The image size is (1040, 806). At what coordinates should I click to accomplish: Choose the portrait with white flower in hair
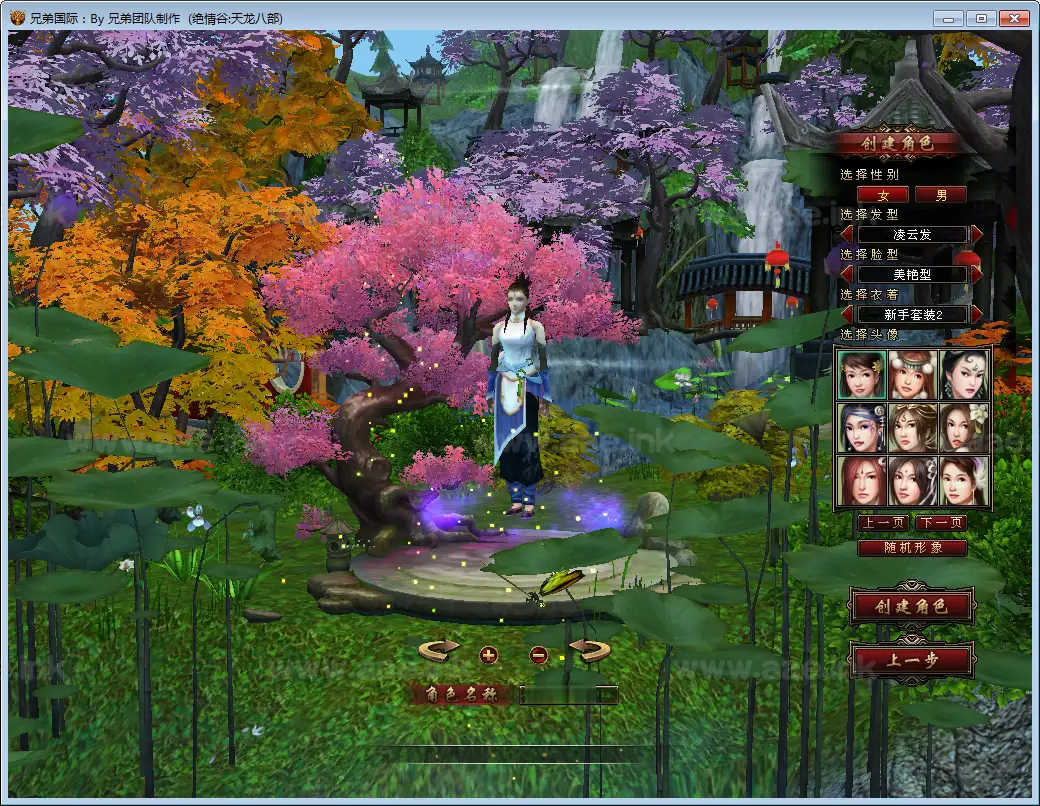[965, 428]
